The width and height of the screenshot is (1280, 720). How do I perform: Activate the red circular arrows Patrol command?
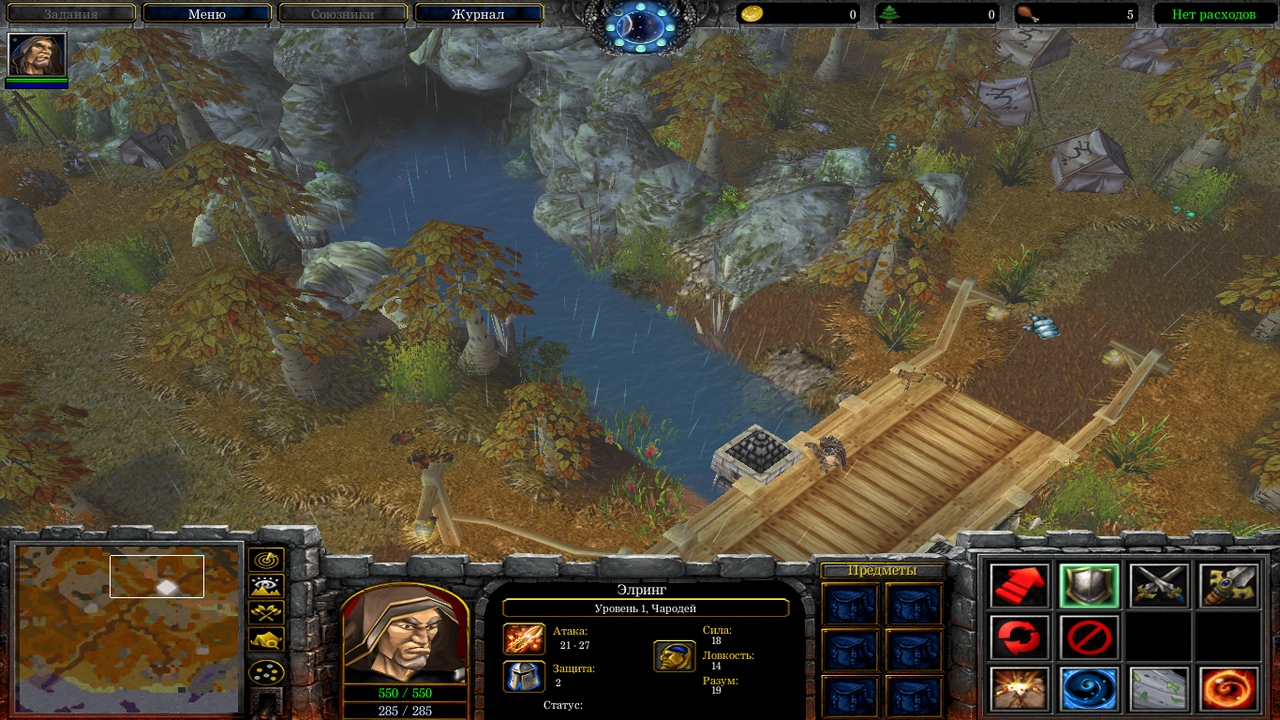(x=1020, y=637)
